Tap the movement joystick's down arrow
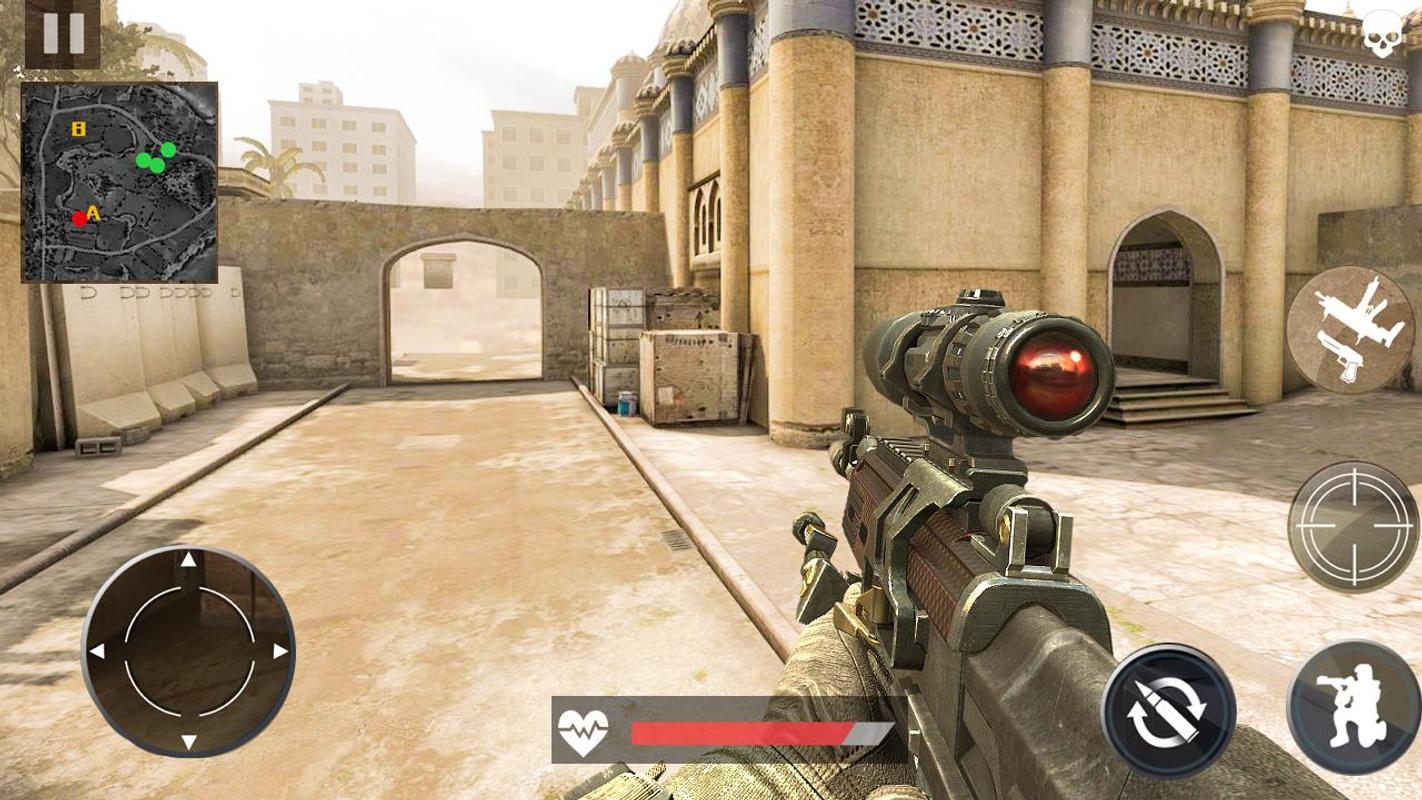The height and width of the screenshot is (800, 1422). pyautogui.click(x=188, y=741)
